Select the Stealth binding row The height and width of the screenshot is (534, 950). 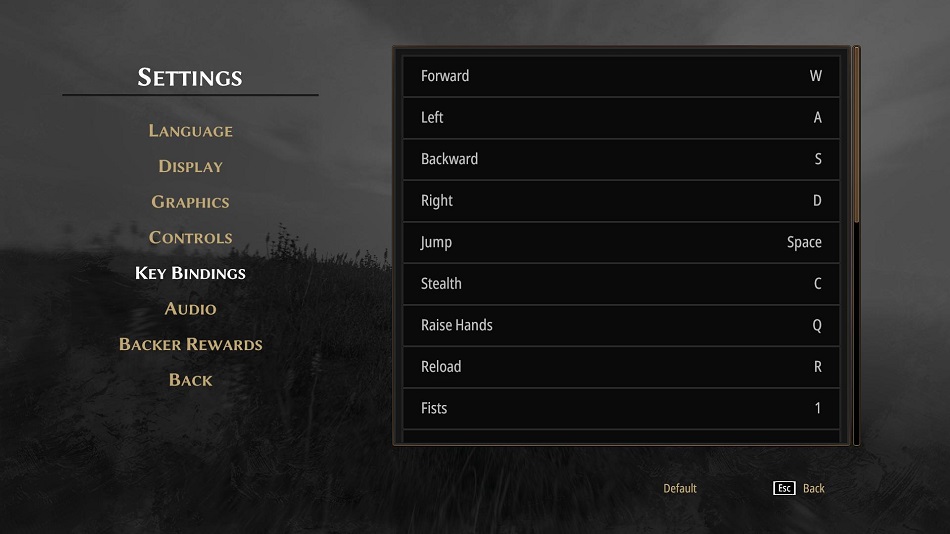(620, 284)
